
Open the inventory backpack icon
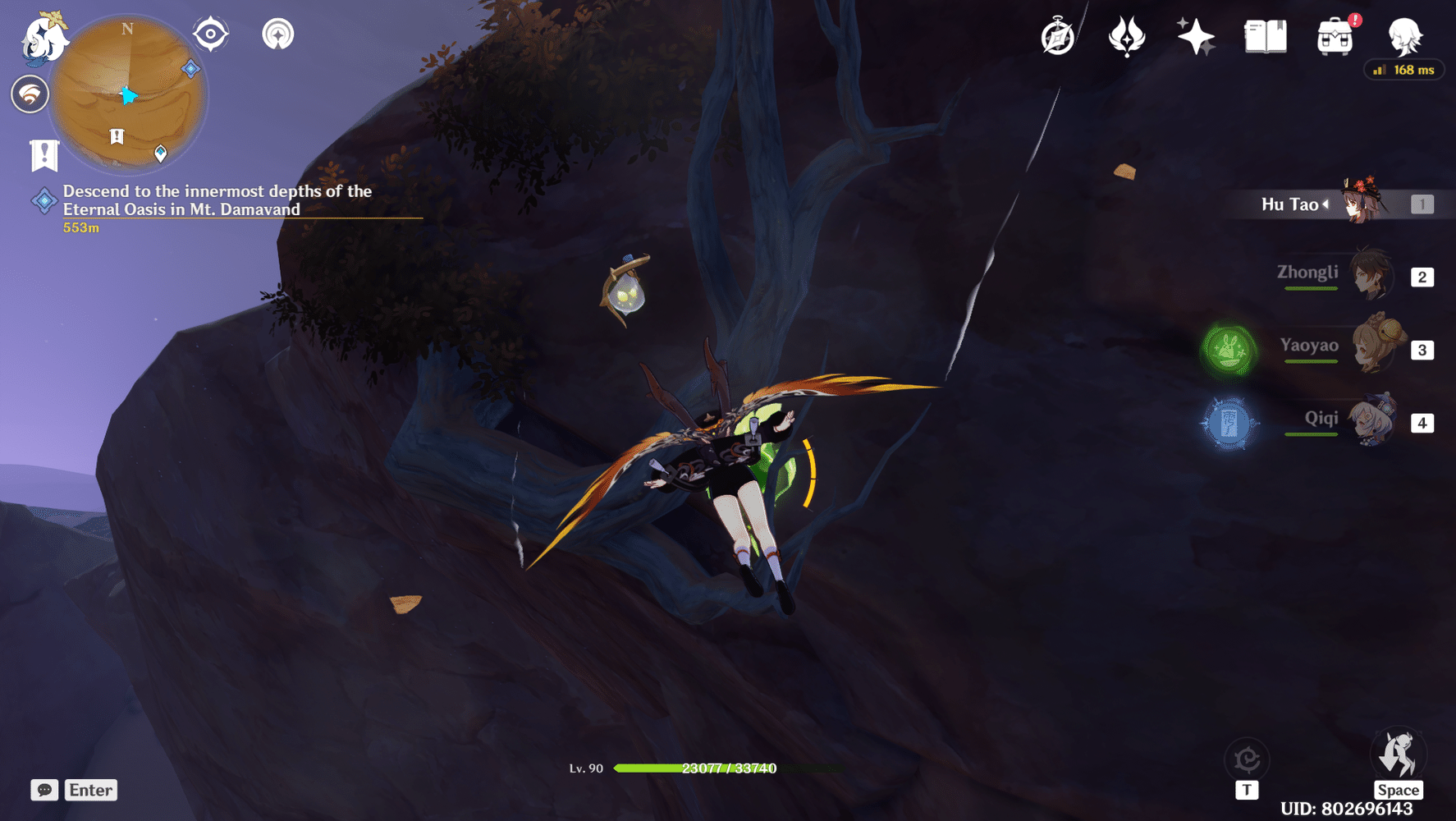(1335, 37)
